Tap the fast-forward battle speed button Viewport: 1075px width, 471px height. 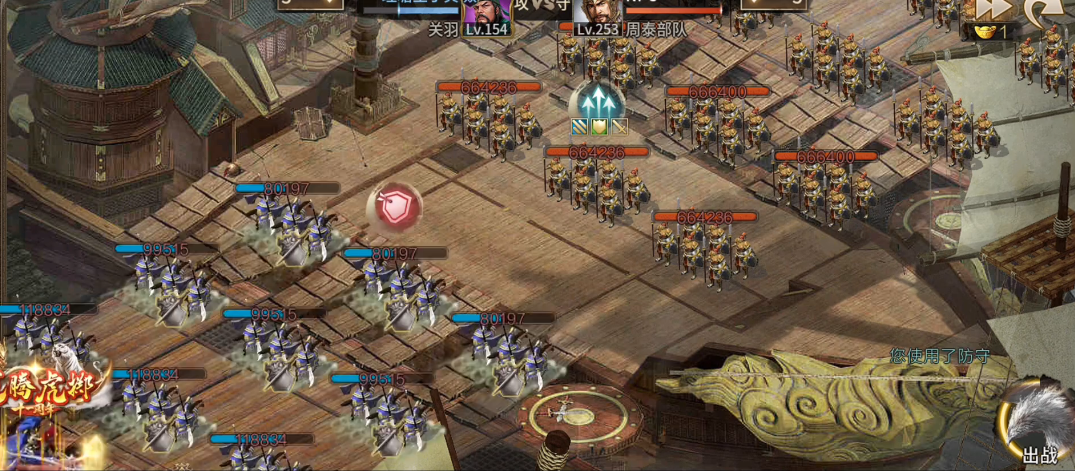pyautogui.click(x=995, y=9)
